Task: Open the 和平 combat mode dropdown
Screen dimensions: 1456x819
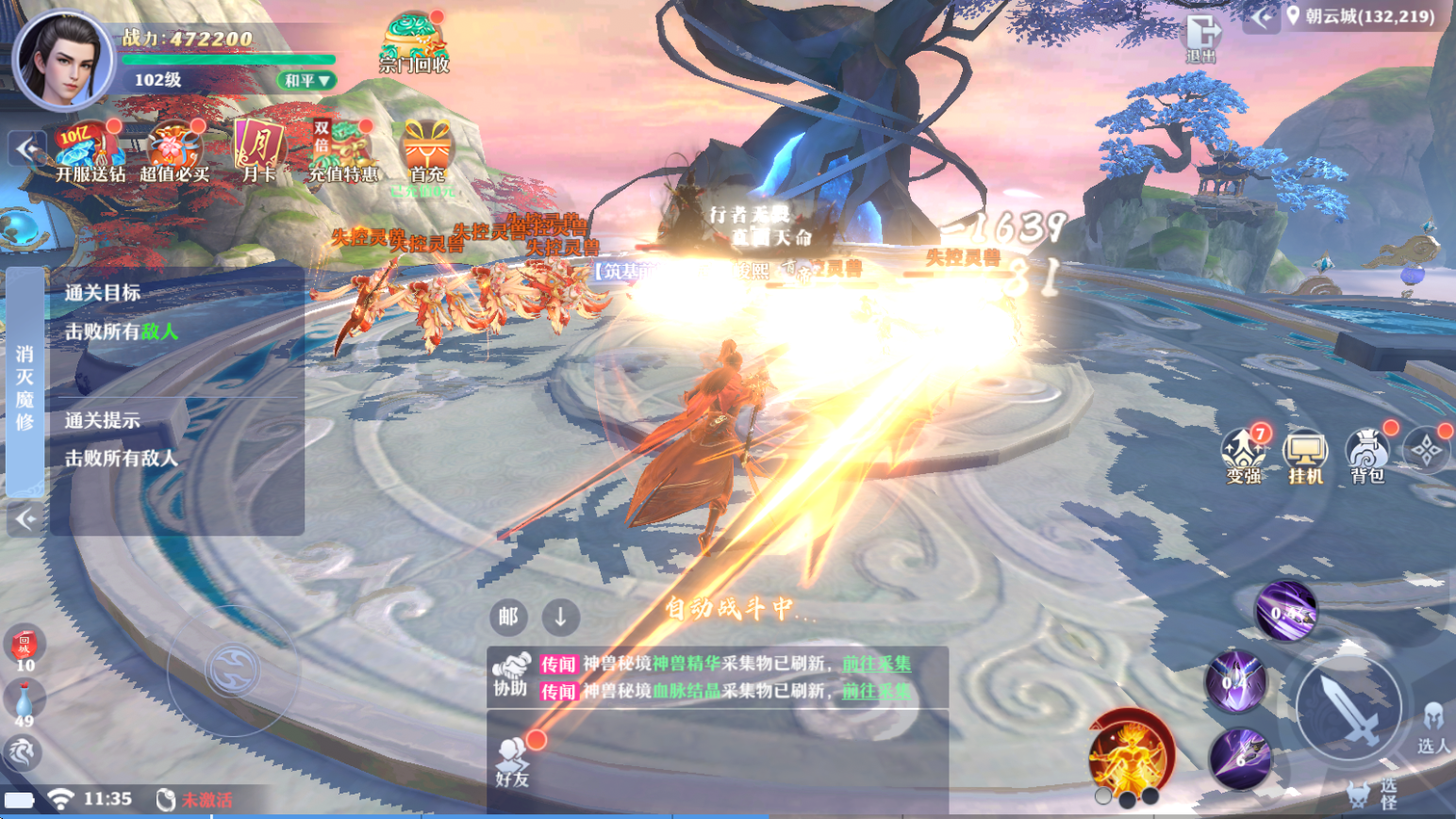Action: (x=306, y=81)
